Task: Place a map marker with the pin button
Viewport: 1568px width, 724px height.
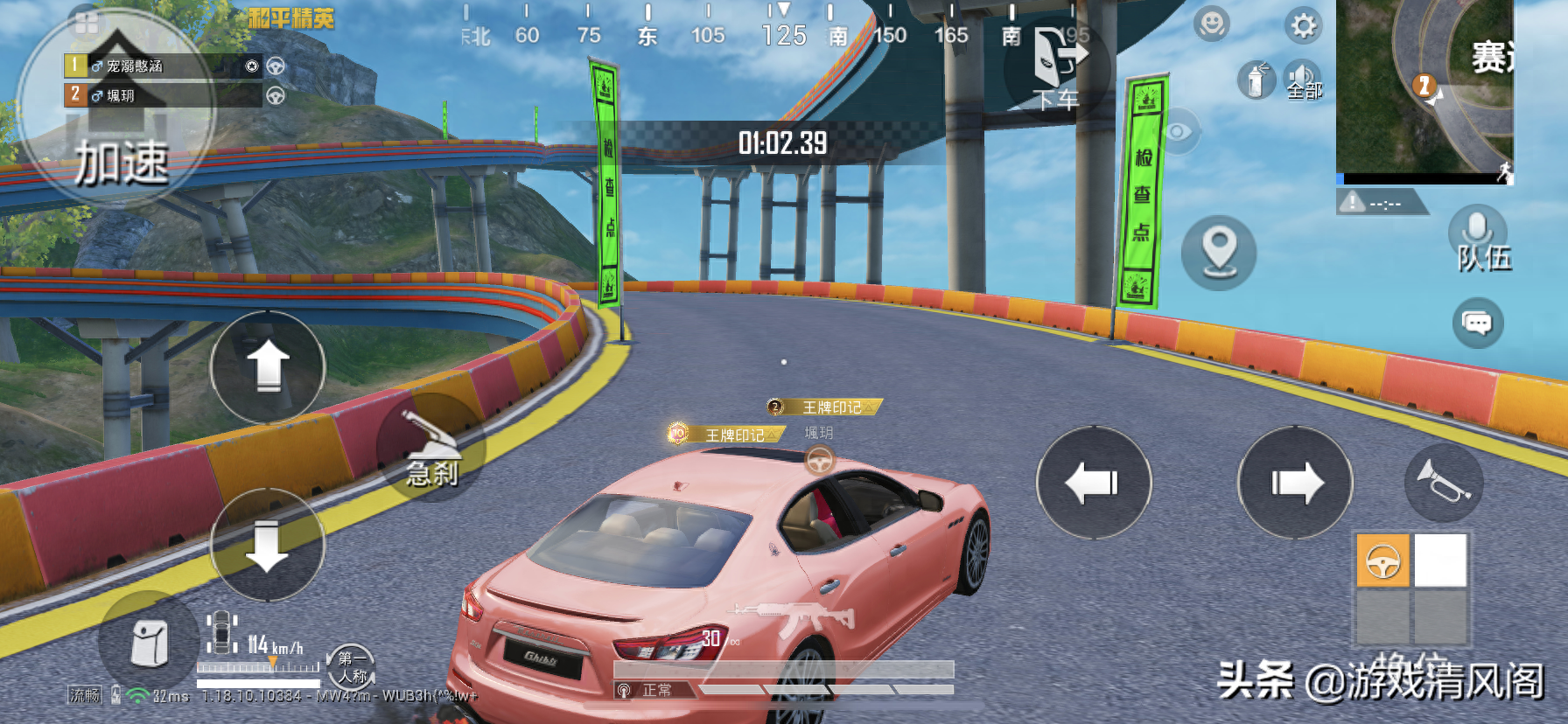Action: tap(1219, 252)
